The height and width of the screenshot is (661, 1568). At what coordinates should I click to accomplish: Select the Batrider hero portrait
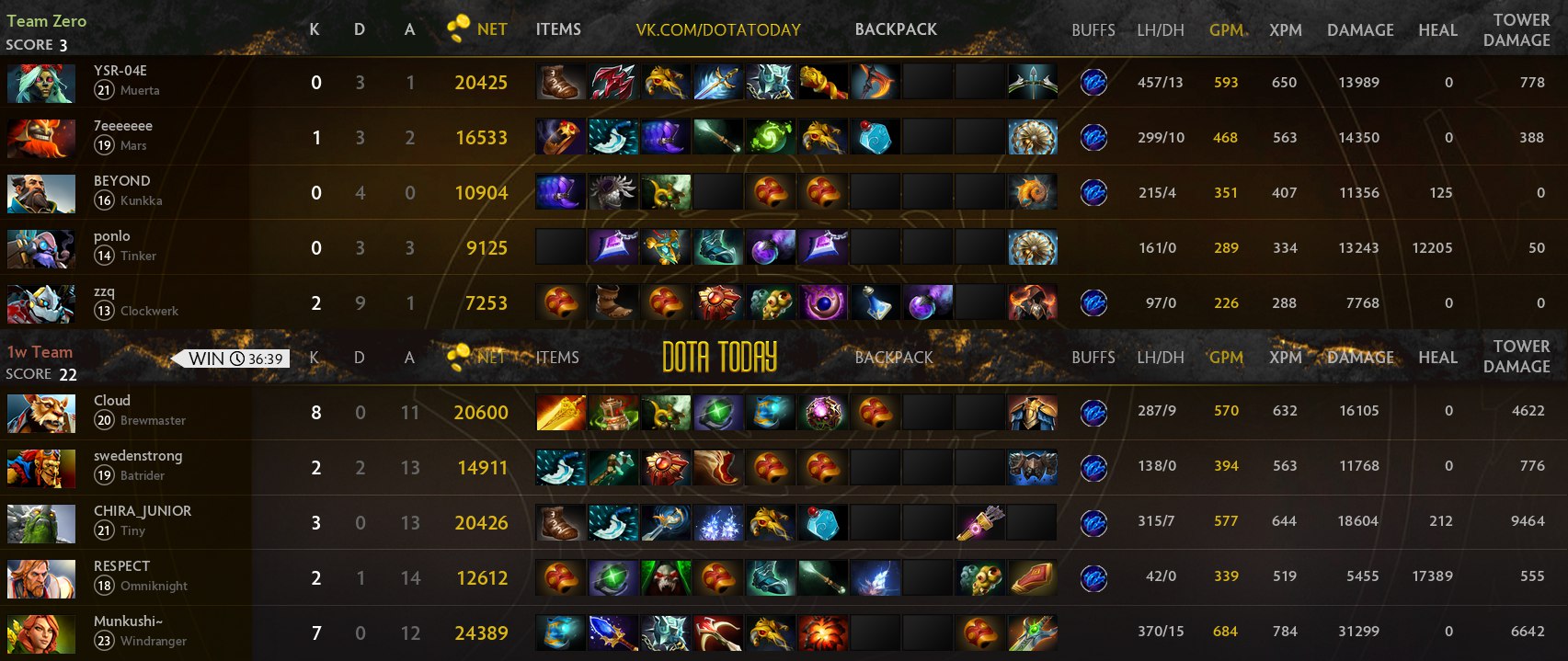(x=40, y=468)
